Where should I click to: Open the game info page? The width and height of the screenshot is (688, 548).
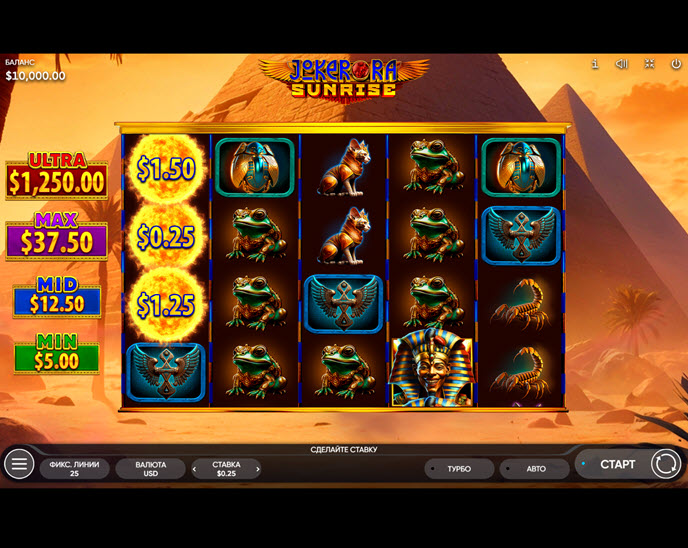[x=595, y=64]
